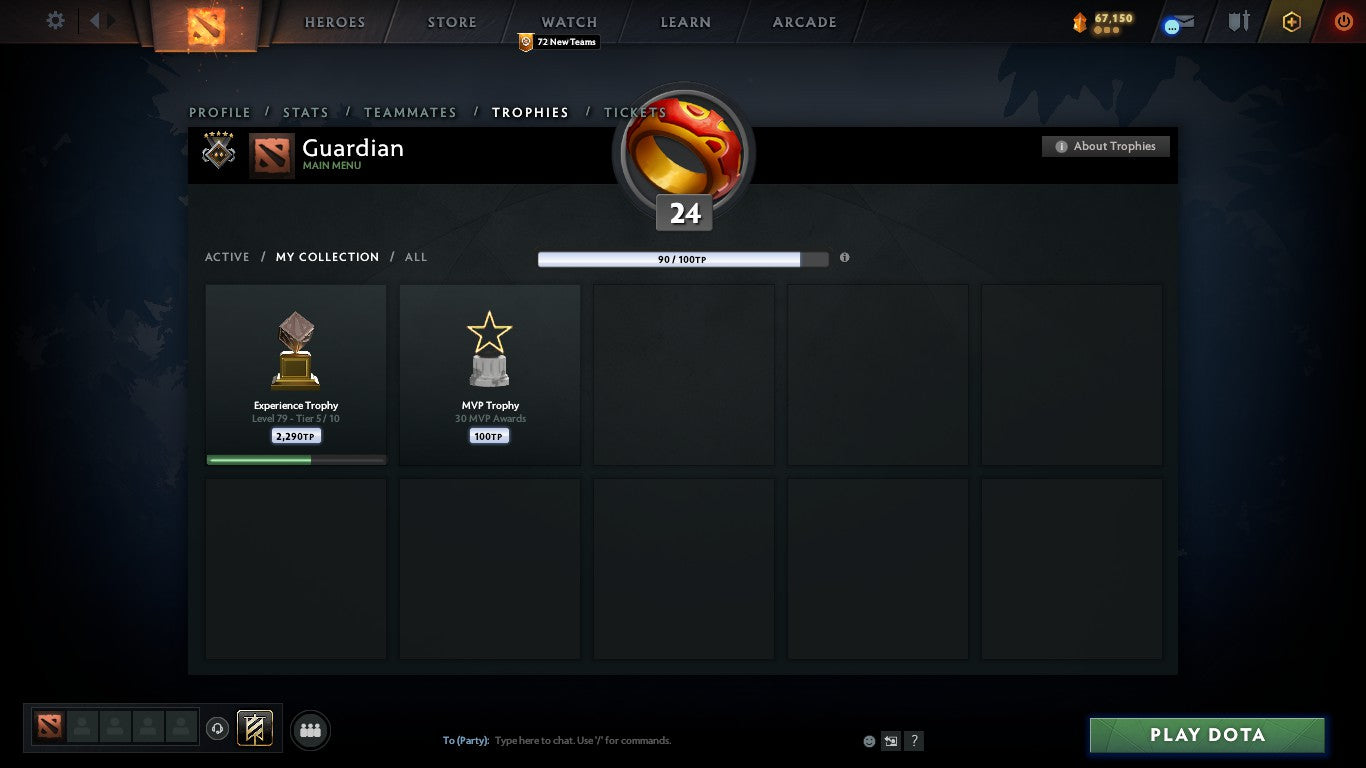Click the chat help question mark icon

(913, 740)
